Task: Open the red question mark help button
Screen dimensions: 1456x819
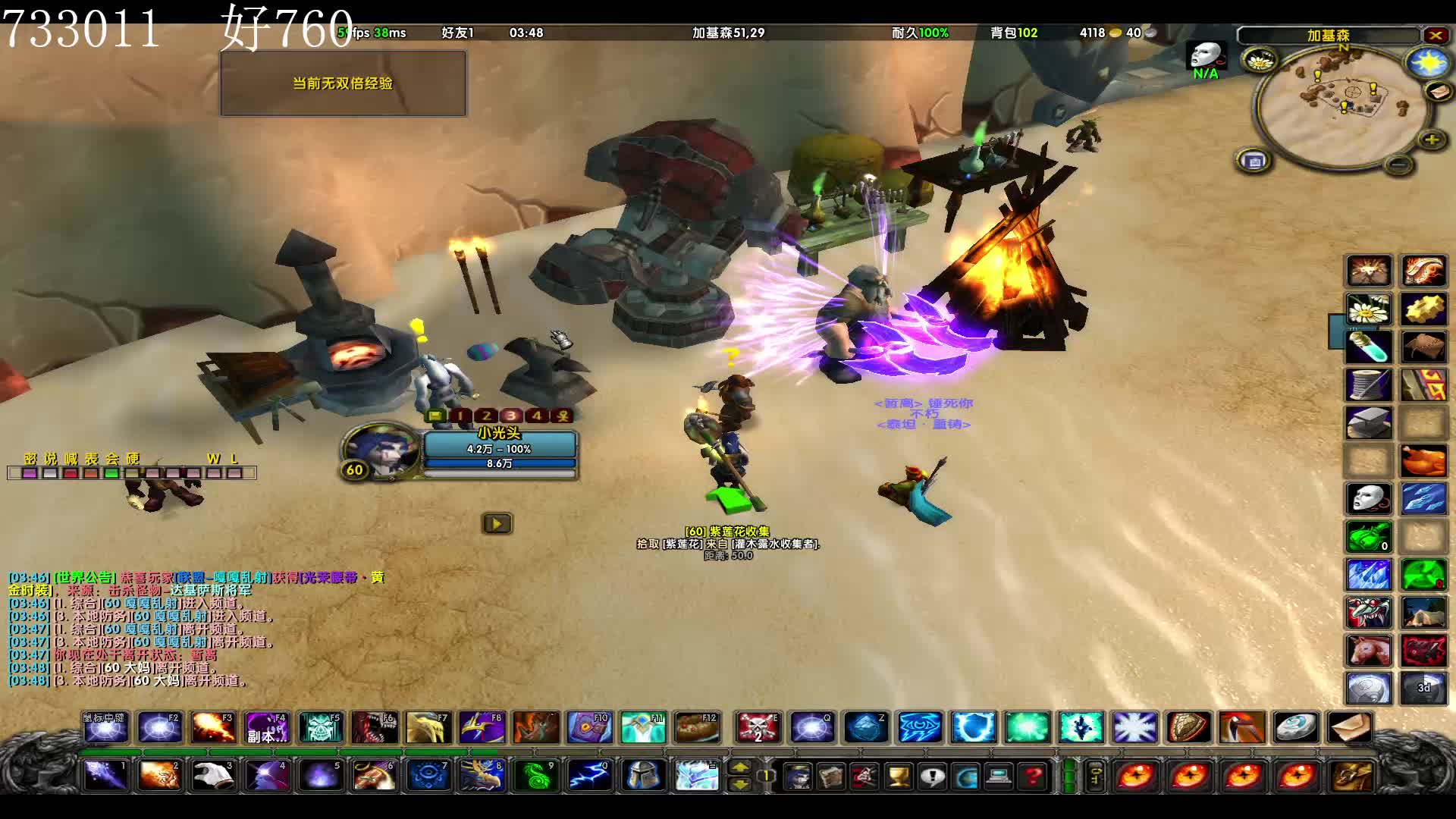Action: (1033, 777)
